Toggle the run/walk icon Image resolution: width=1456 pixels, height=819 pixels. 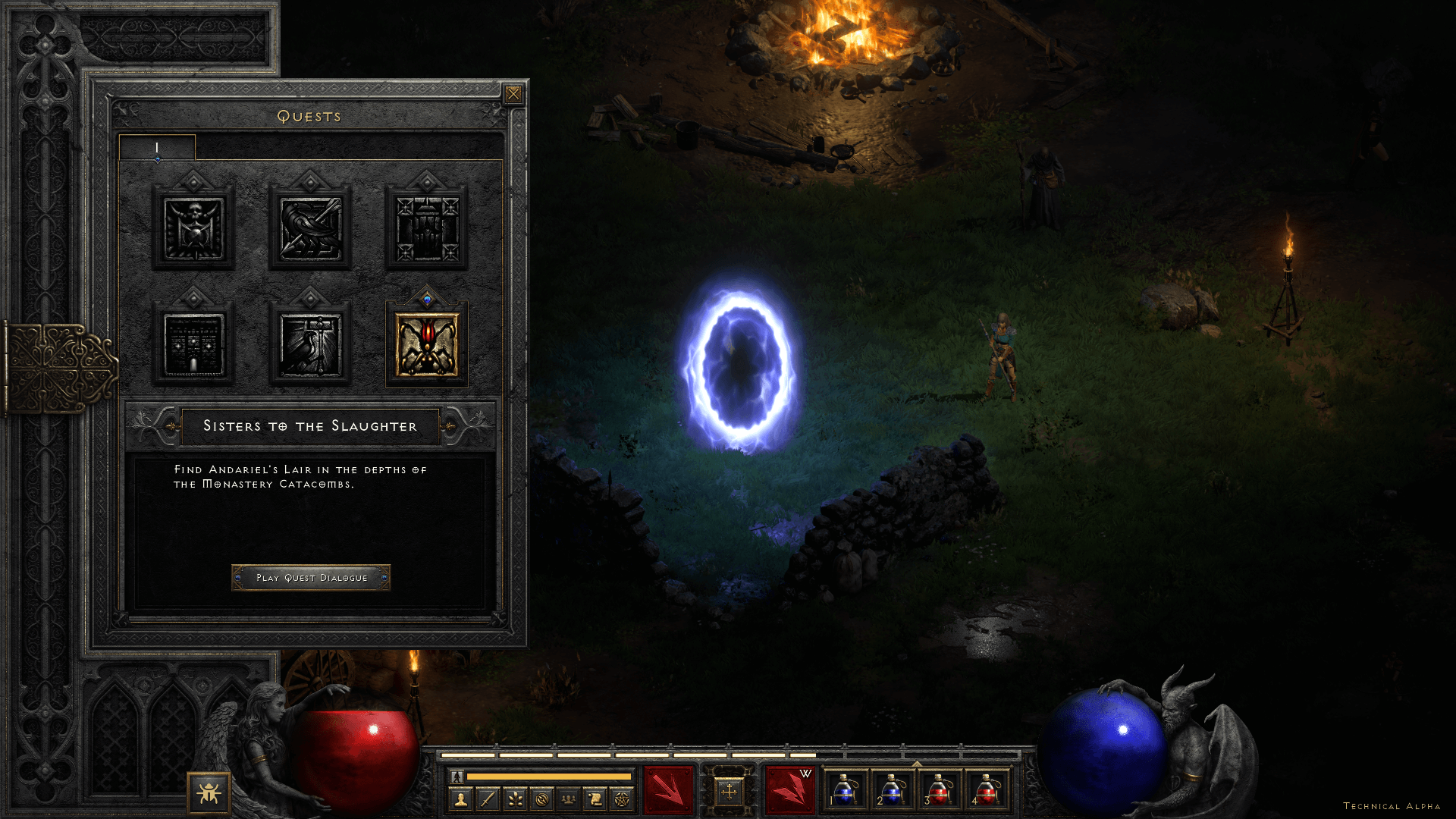457,777
